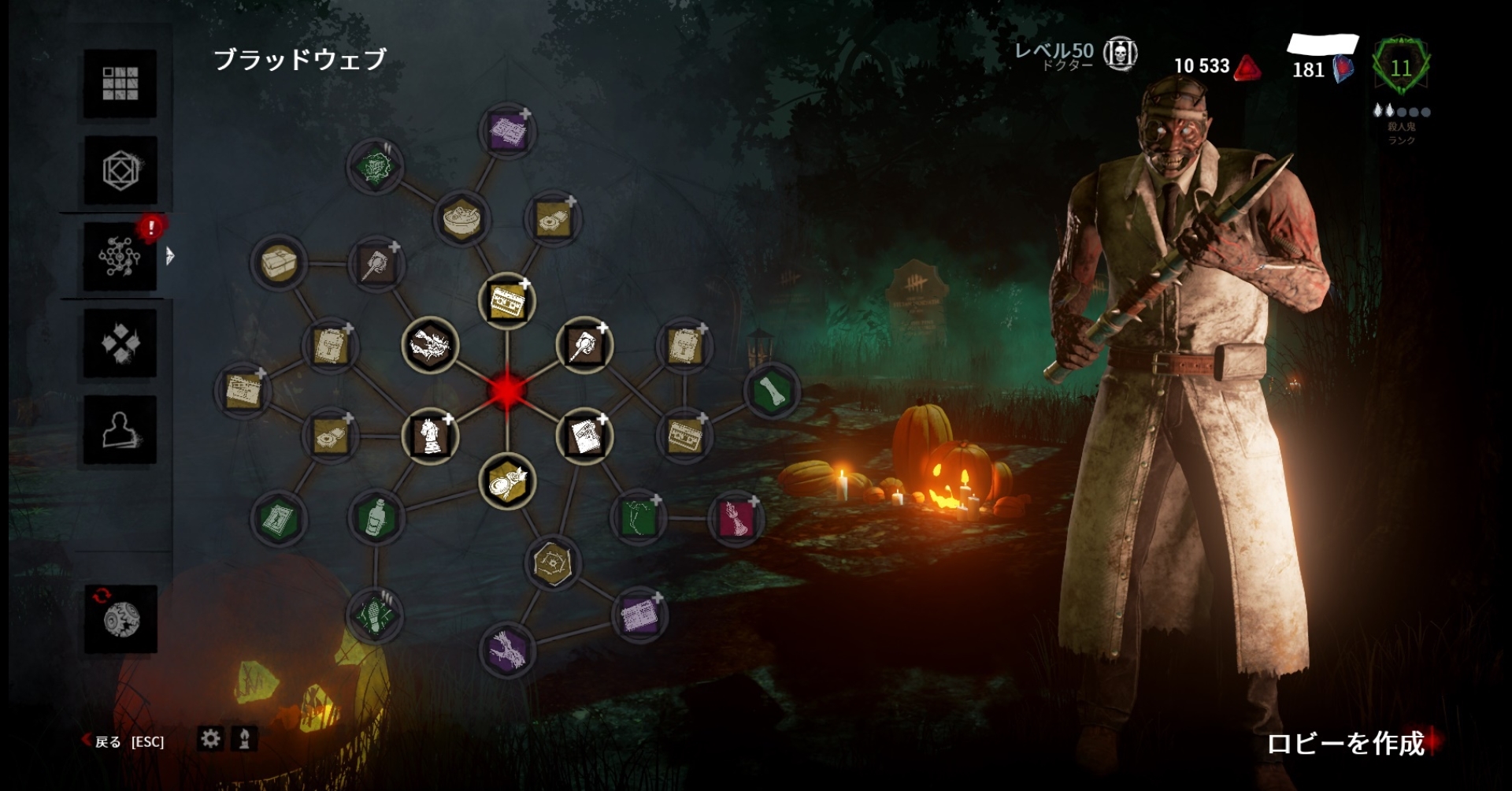This screenshot has width=1512, height=791.
Task: Select the brown cardboard box node
Action: (277, 262)
